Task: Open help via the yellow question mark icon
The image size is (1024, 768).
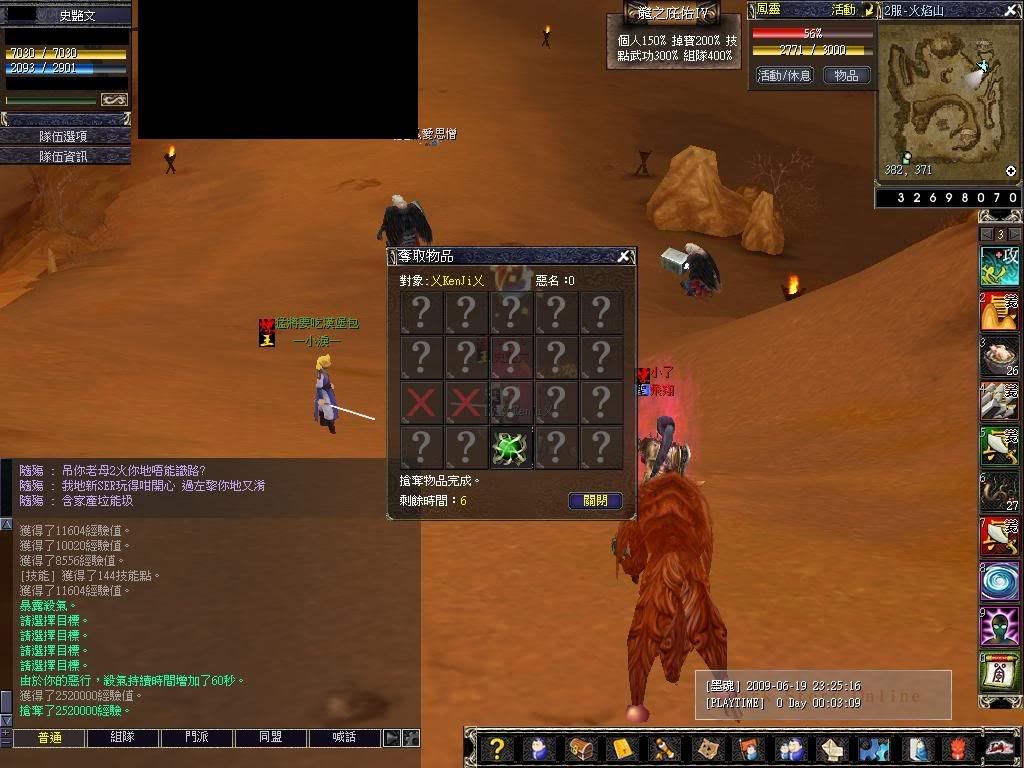Action: click(x=497, y=749)
